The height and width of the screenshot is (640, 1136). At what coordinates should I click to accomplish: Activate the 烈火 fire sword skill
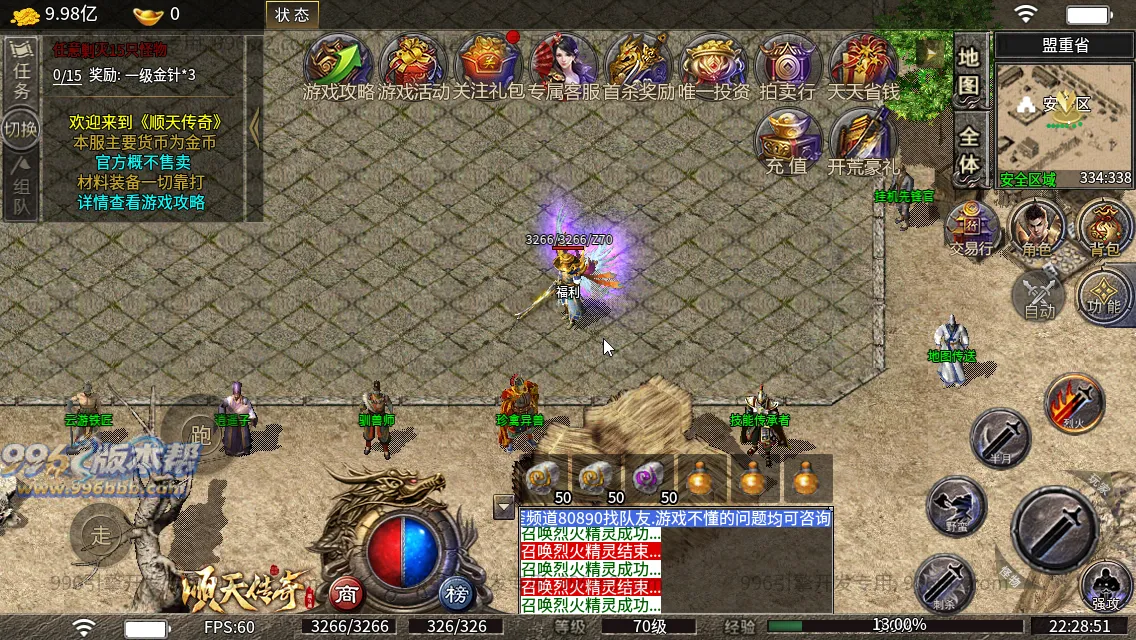click(1074, 403)
